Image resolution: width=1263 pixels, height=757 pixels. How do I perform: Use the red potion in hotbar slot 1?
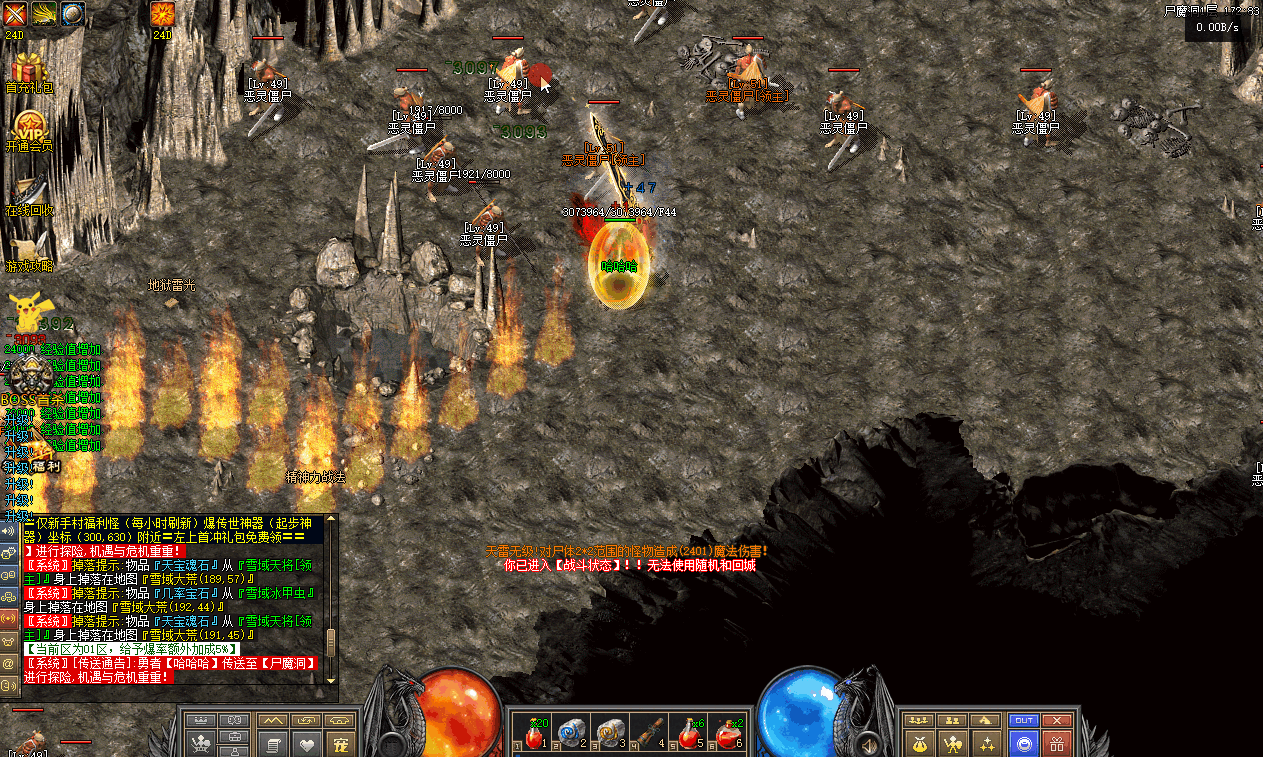click(535, 736)
